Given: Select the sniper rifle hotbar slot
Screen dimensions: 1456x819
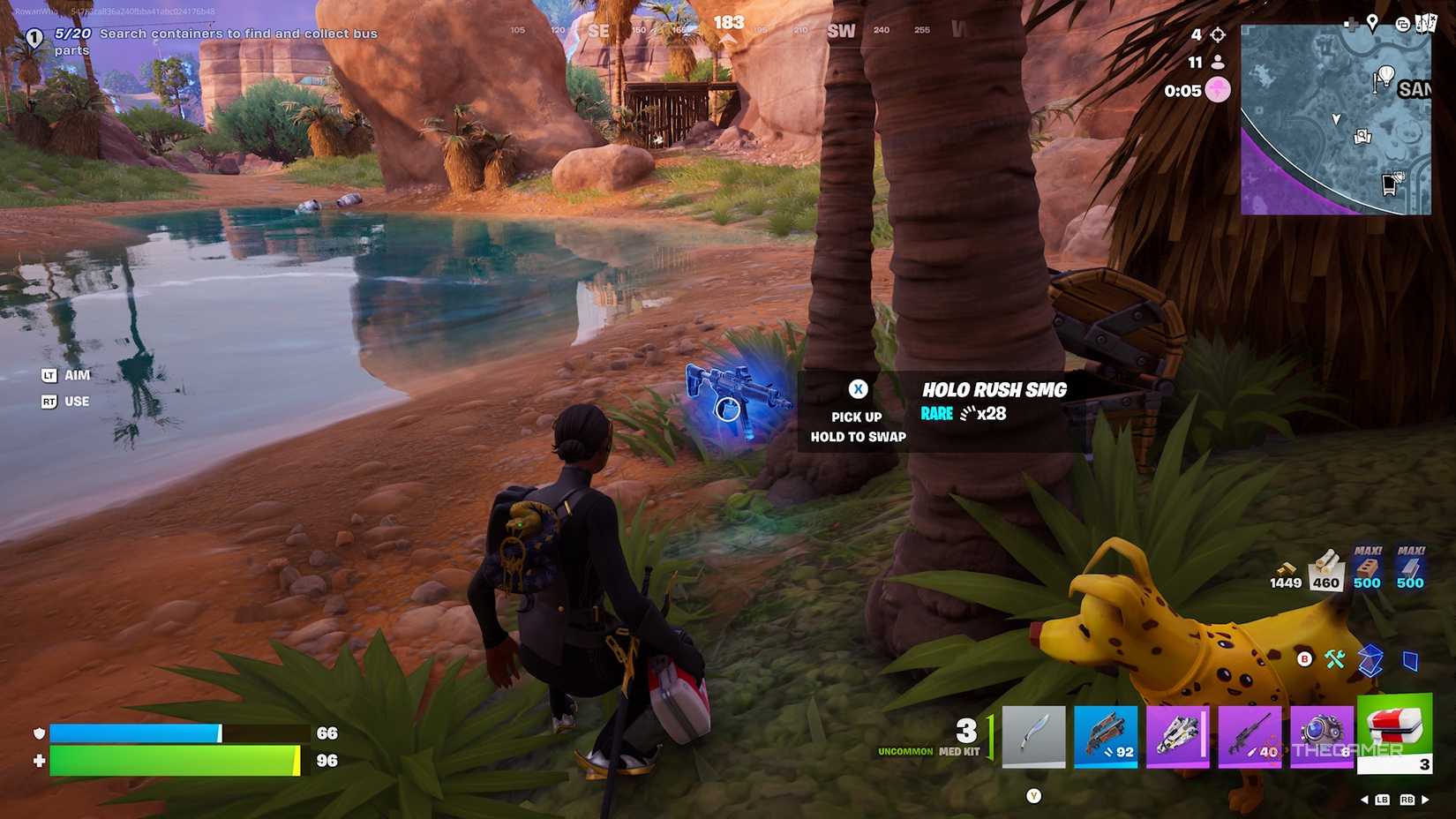Looking at the screenshot, I should coord(1250,737).
